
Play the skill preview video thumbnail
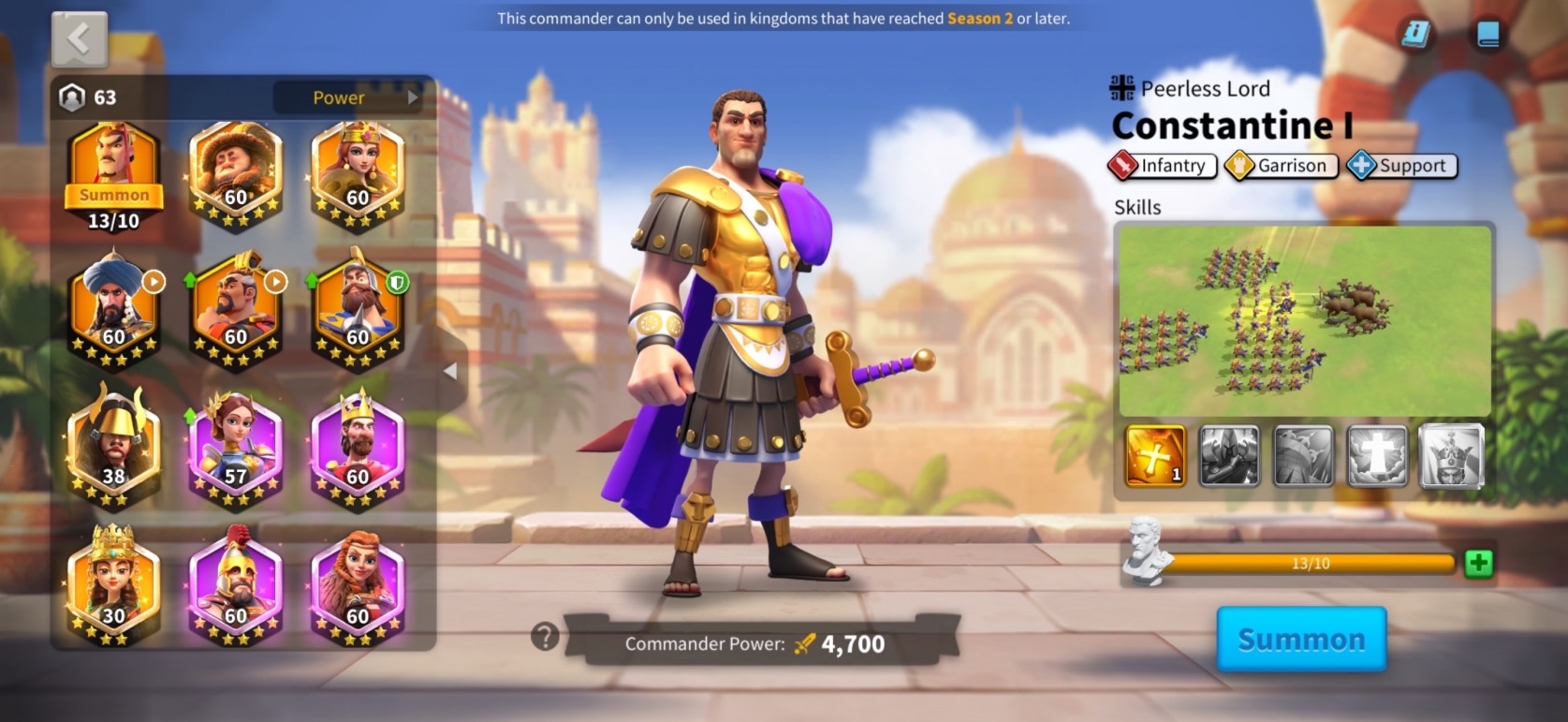(1304, 320)
